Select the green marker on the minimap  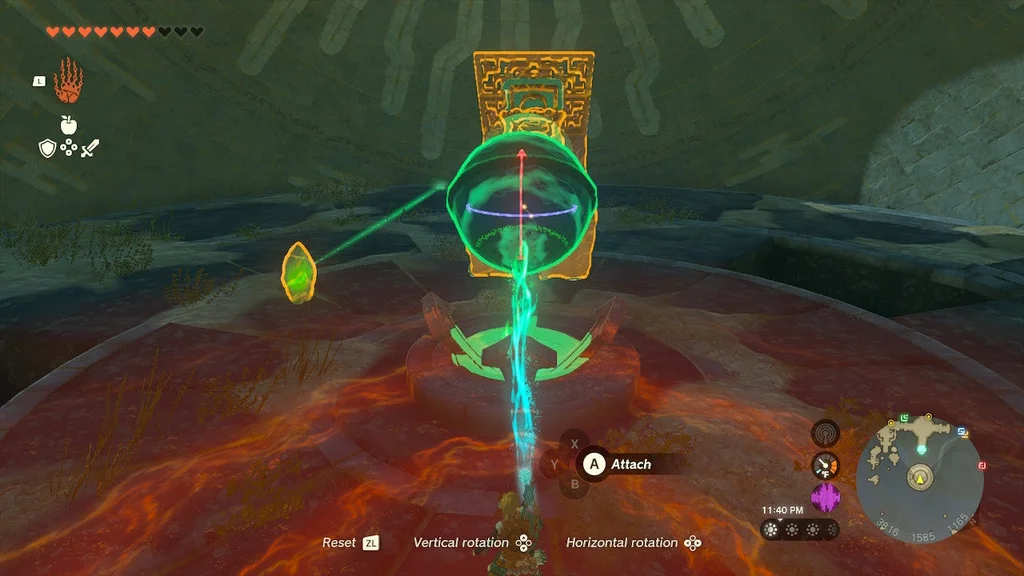coord(905,416)
